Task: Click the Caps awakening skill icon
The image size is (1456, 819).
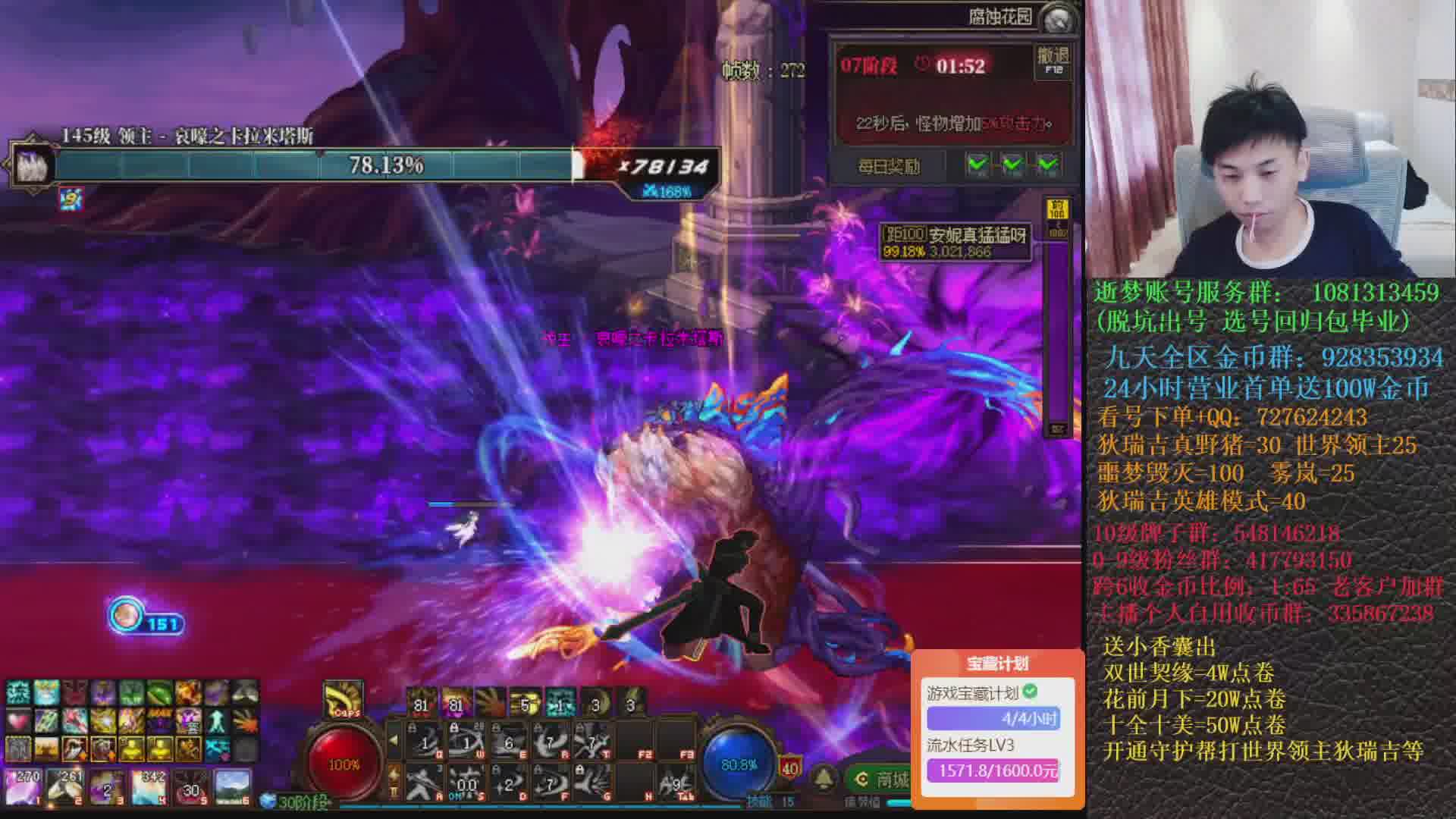Action: pos(344,699)
